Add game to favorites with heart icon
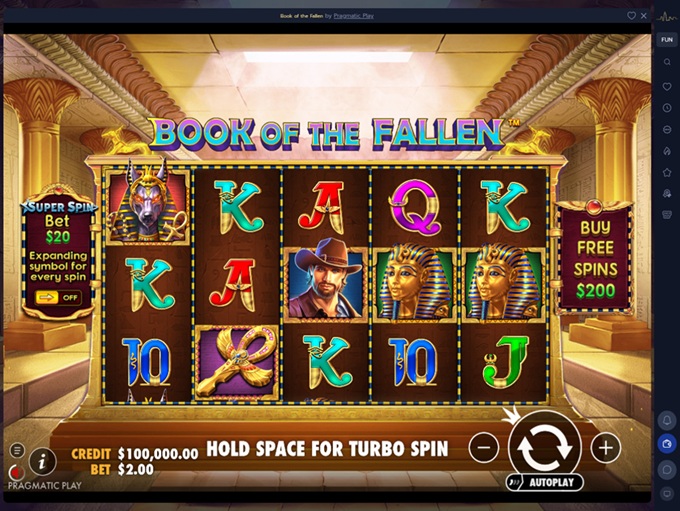680x511 pixels. tap(631, 16)
